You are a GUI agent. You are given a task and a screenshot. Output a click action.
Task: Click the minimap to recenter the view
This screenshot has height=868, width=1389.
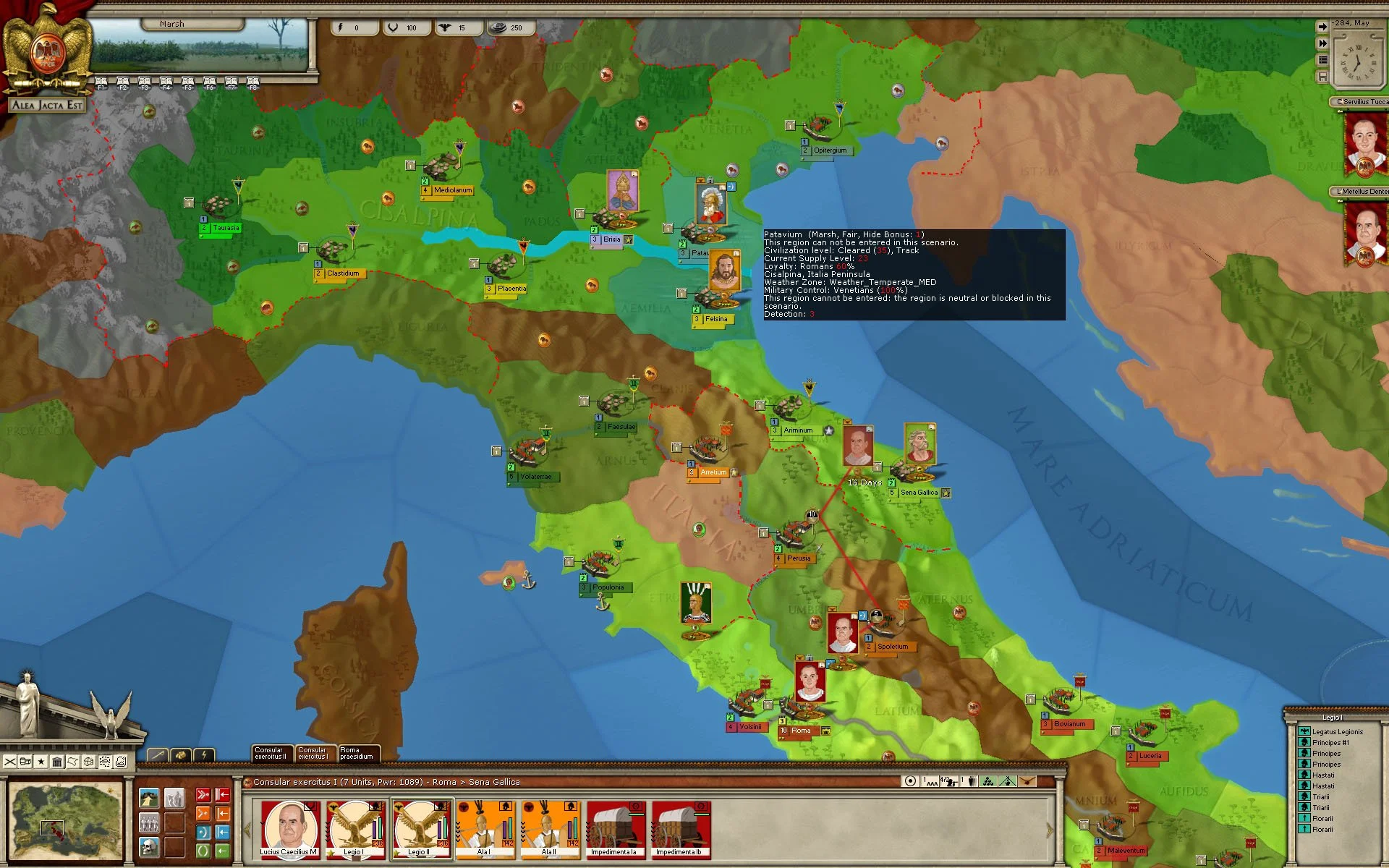pyautogui.click(x=64, y=821)
